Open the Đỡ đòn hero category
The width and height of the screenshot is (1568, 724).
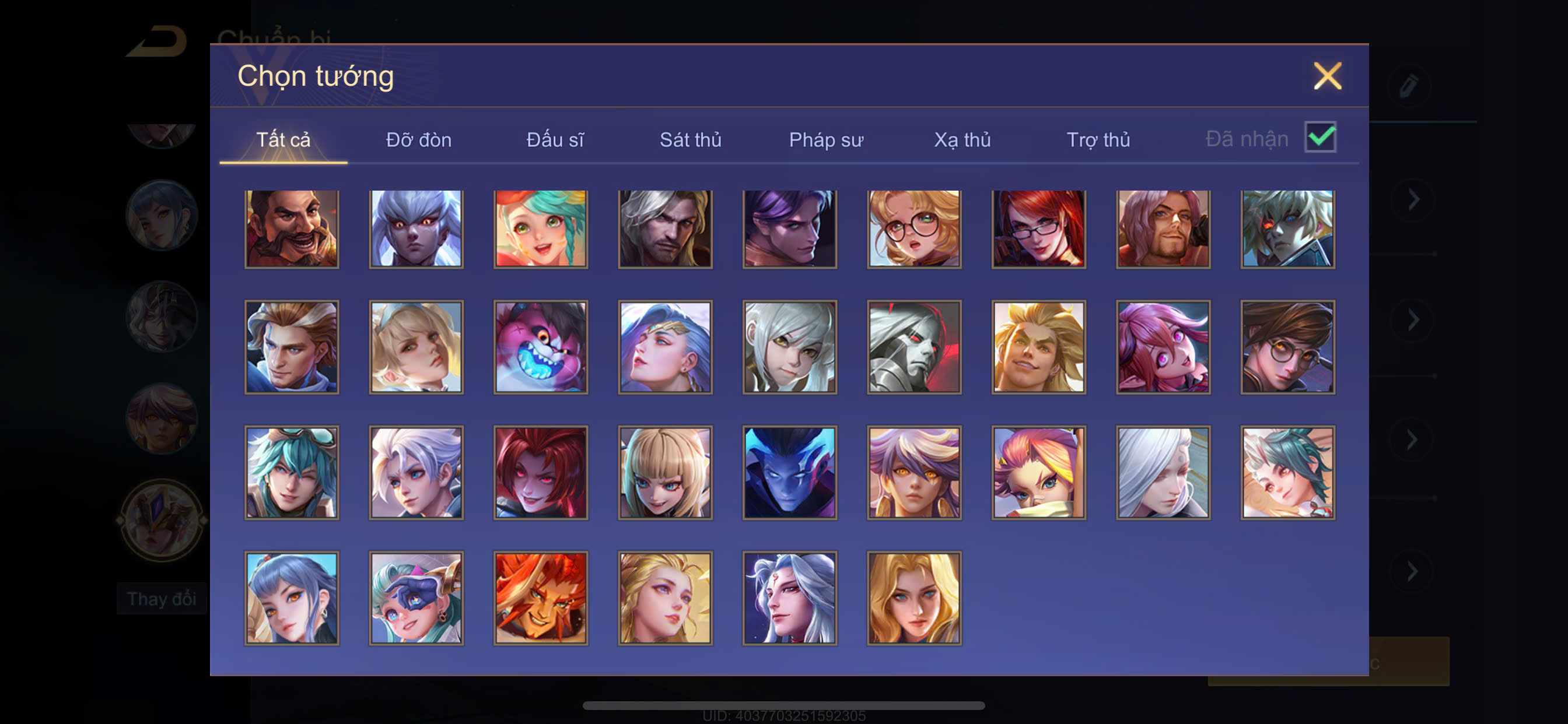coord(419,140)
